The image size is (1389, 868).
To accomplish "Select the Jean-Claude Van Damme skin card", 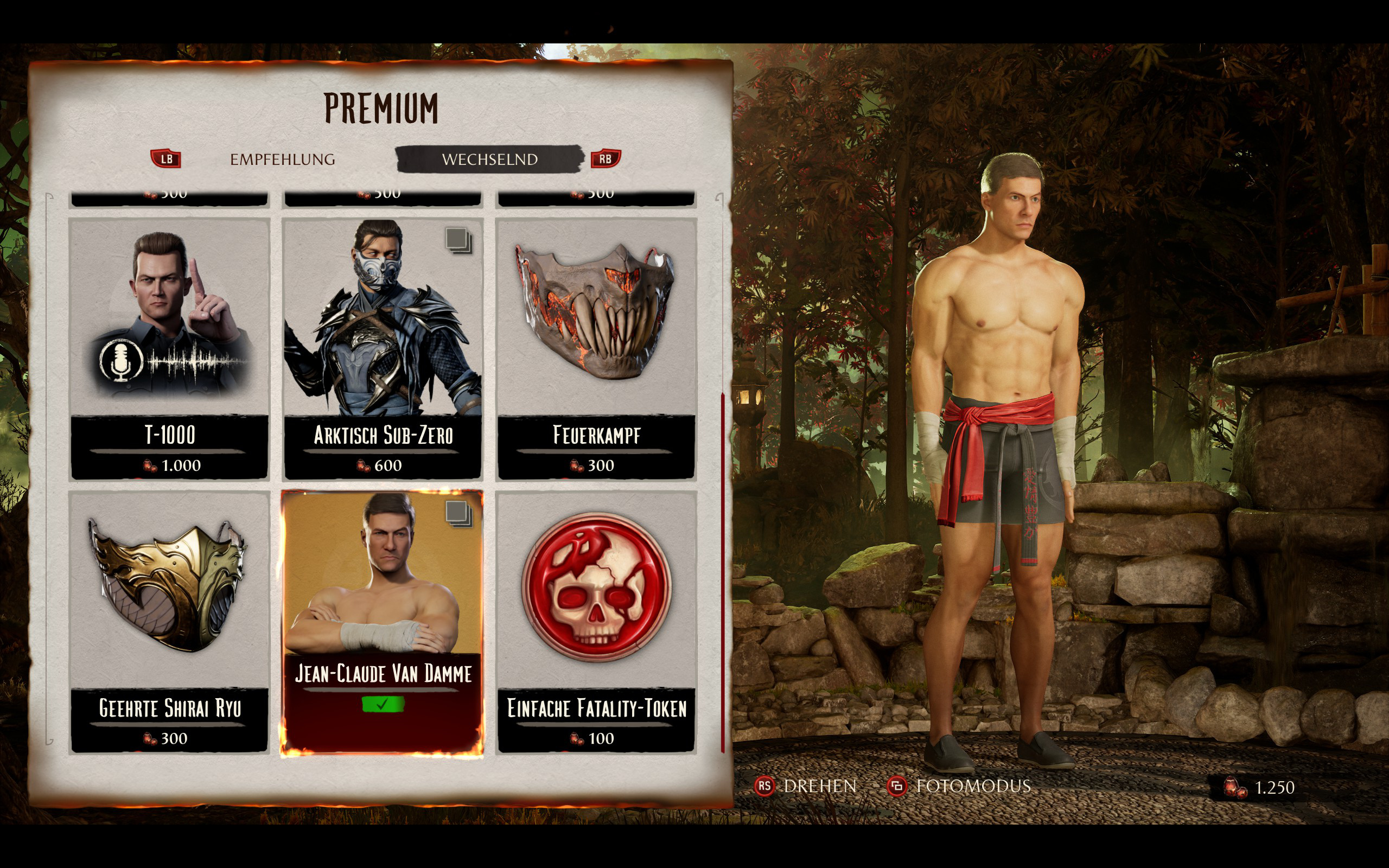I will [x=383, y=622].
